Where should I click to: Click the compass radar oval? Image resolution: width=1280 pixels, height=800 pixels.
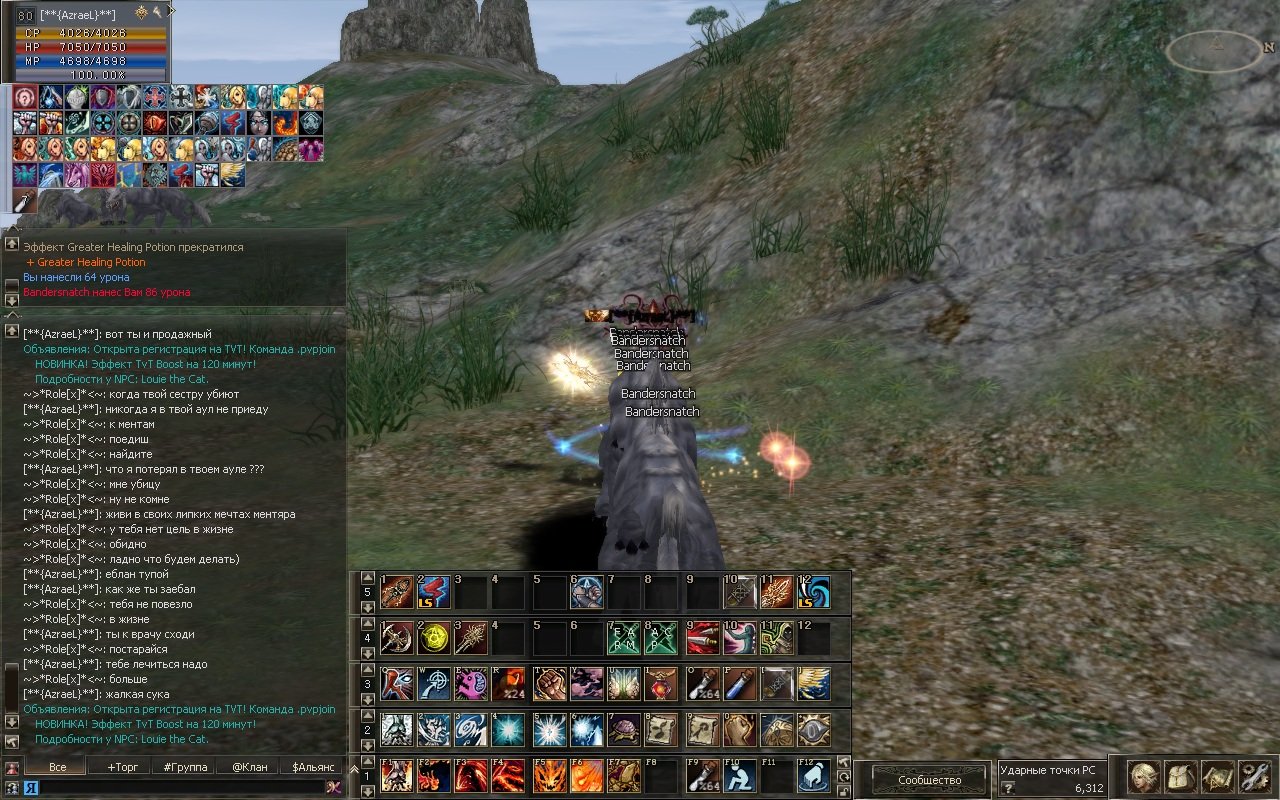(1213, 50)
